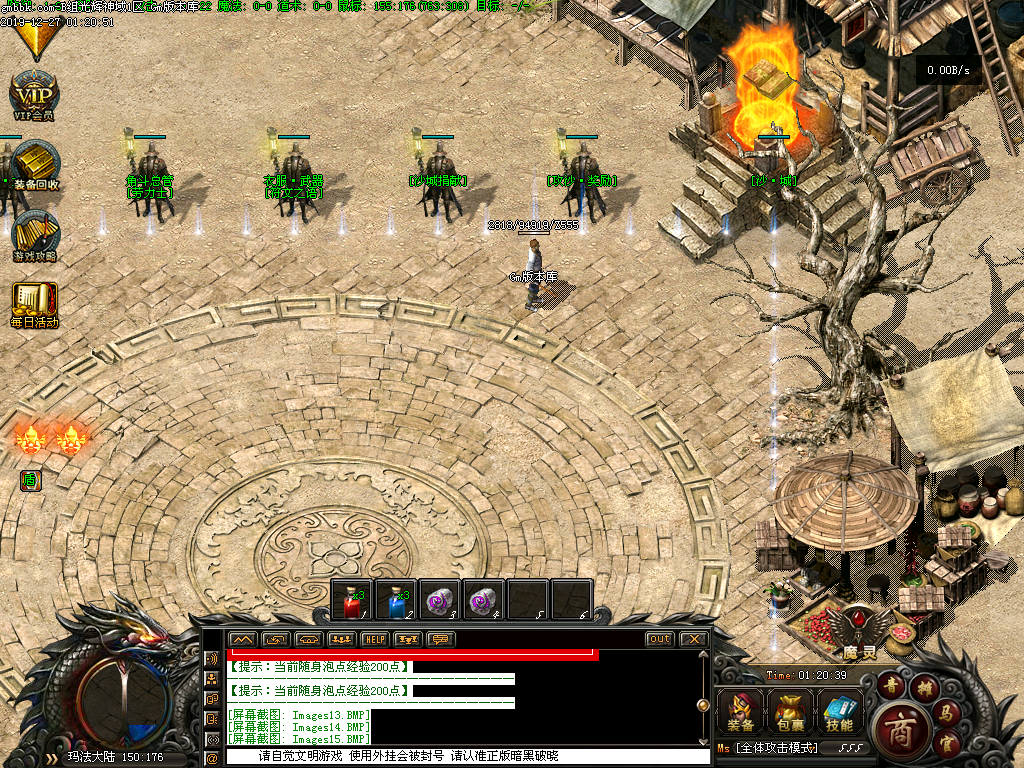Open the 每日活动 daily events icon

pos(35,302)
